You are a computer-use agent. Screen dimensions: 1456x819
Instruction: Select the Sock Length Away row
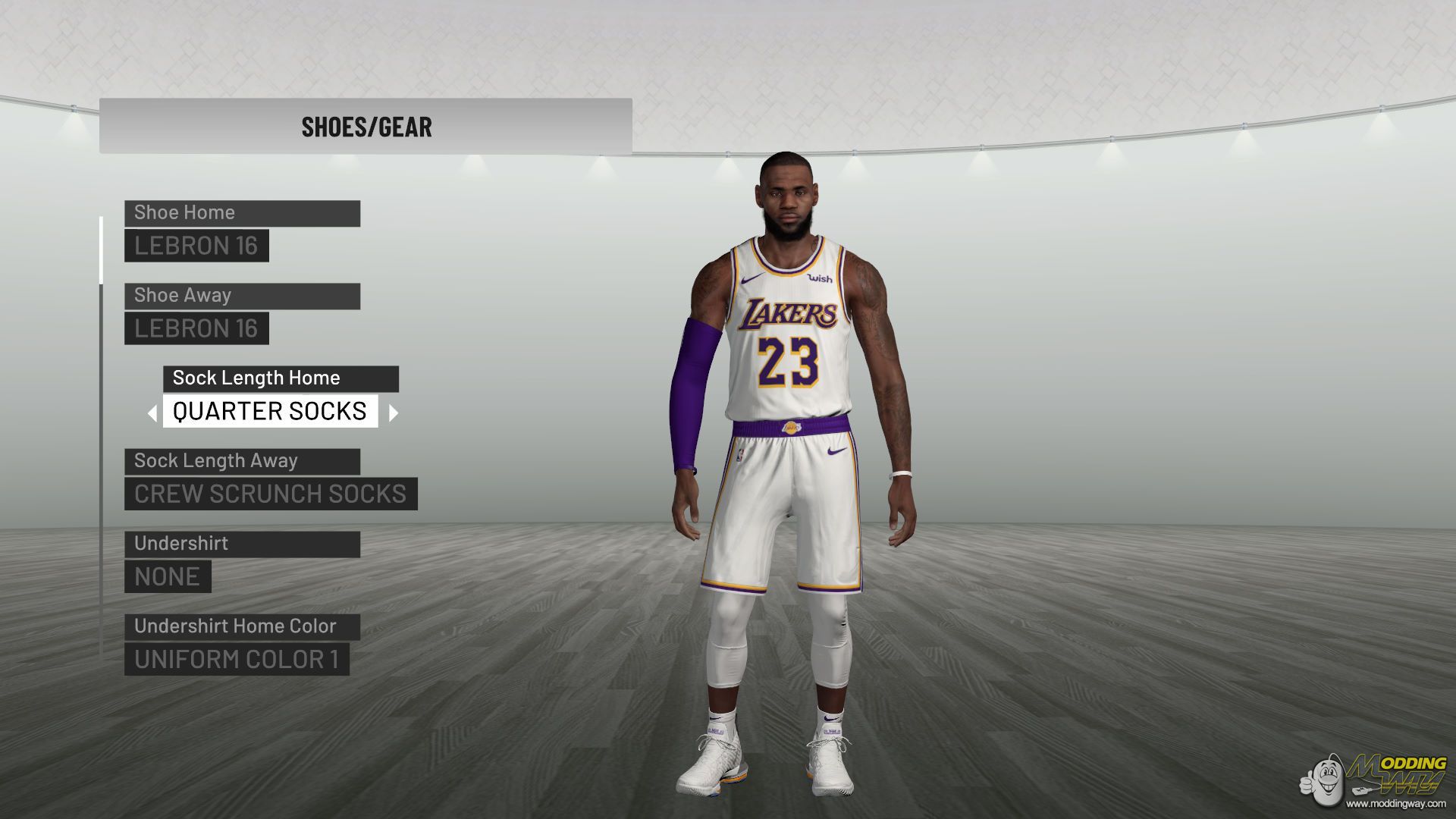[242, 461]
